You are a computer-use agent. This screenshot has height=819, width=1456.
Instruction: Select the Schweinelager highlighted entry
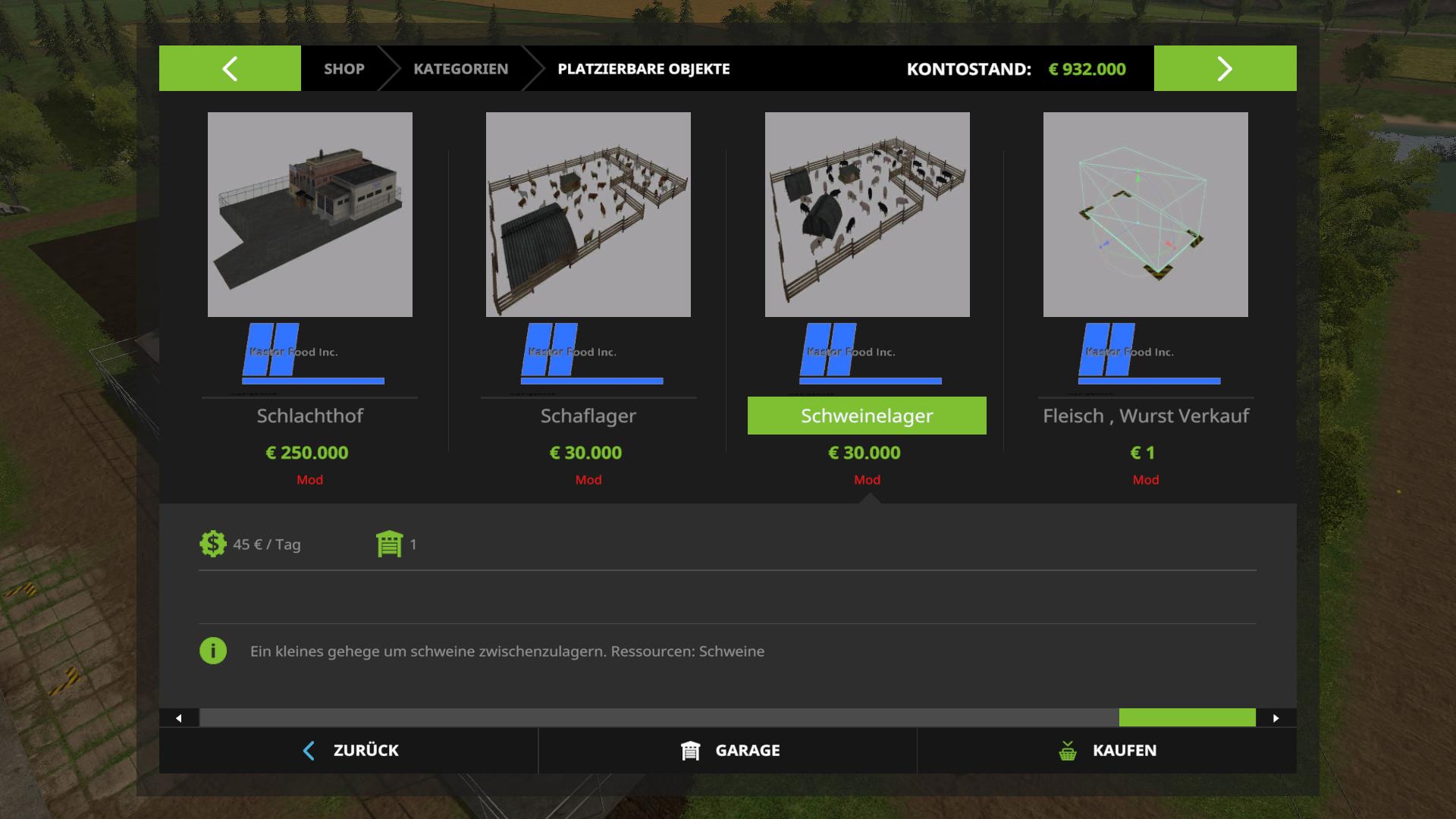[867, 416]
